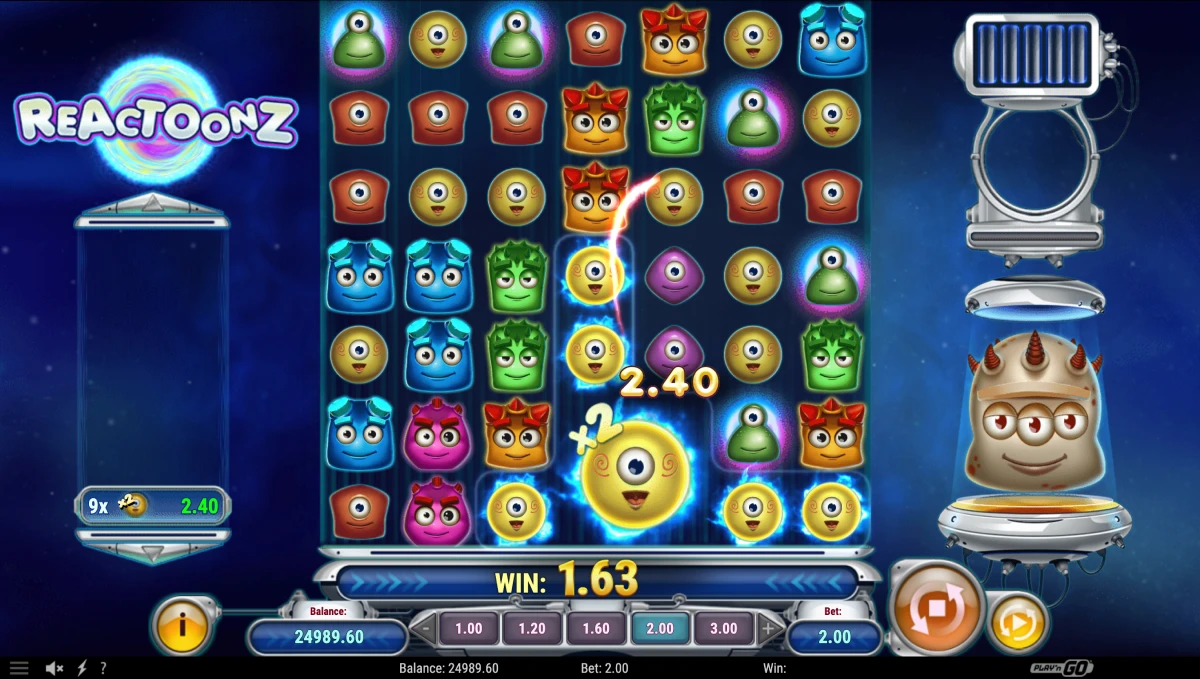Toggle the muted sound icon
The image size is (1200, 679).
(x=55, y=668)
